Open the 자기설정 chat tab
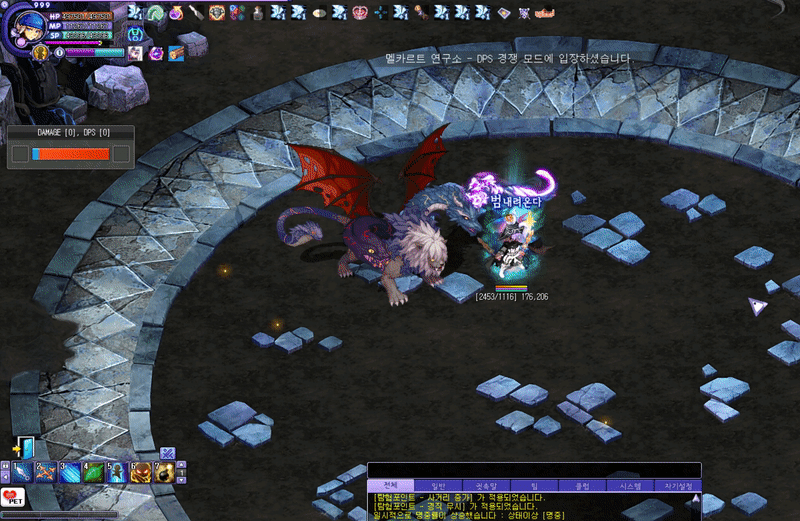The height and width of the screenshot is (521, 800). coord(679,485)
